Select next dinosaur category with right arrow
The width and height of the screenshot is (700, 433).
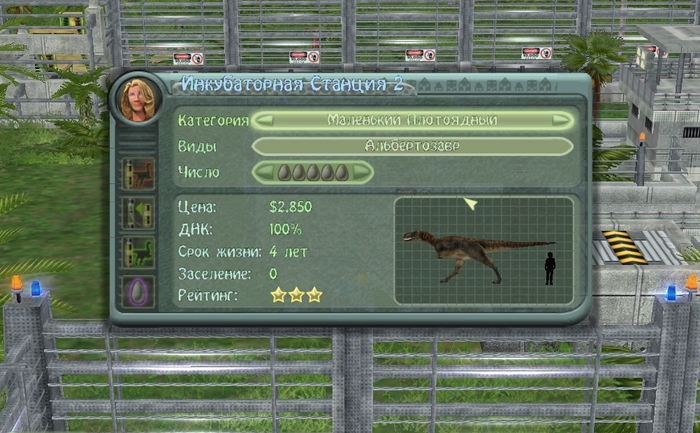pyautogui.click(x=563, y=120)
